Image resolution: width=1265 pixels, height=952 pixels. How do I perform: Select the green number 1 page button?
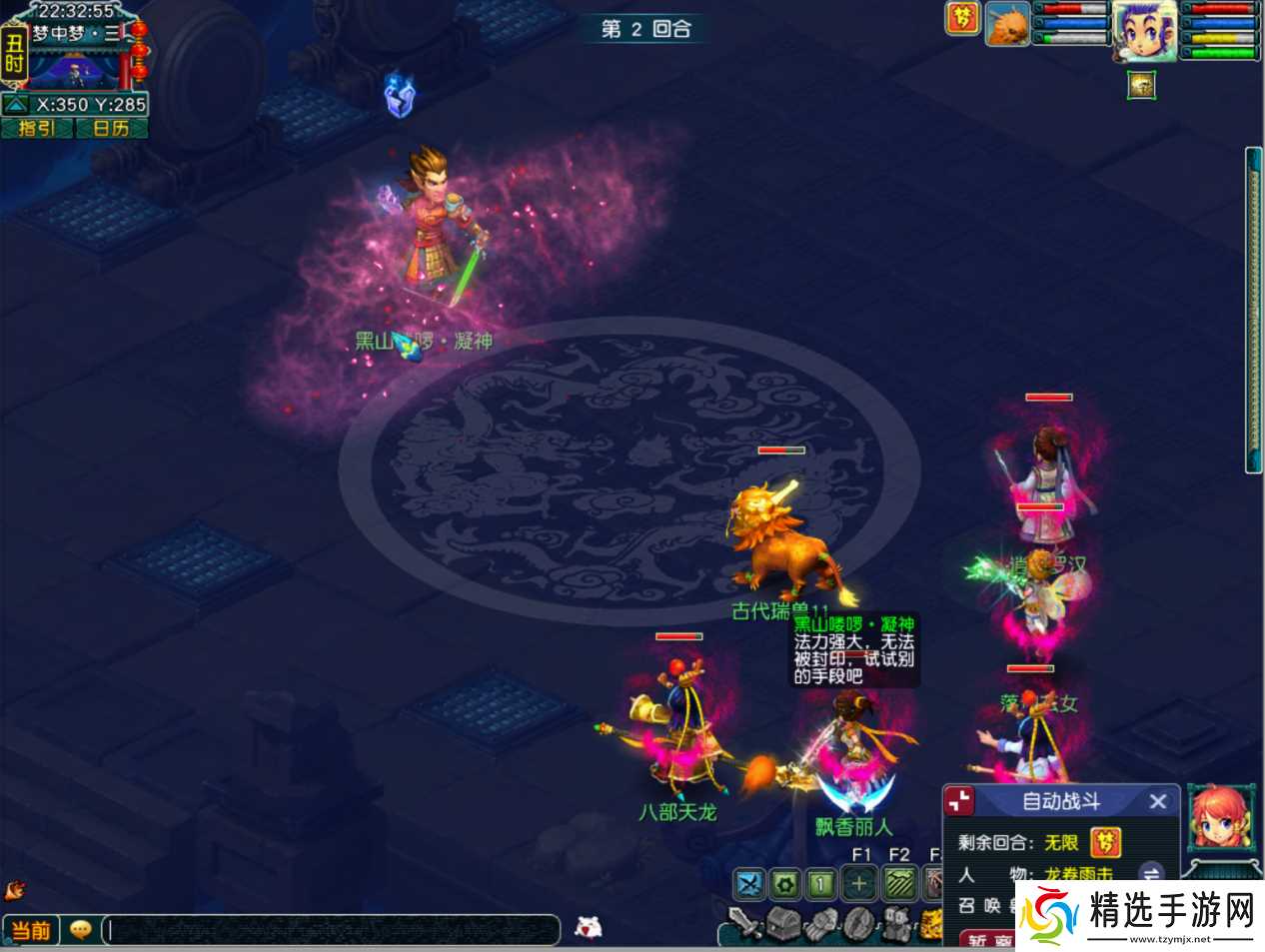click(x=821, y=883)
